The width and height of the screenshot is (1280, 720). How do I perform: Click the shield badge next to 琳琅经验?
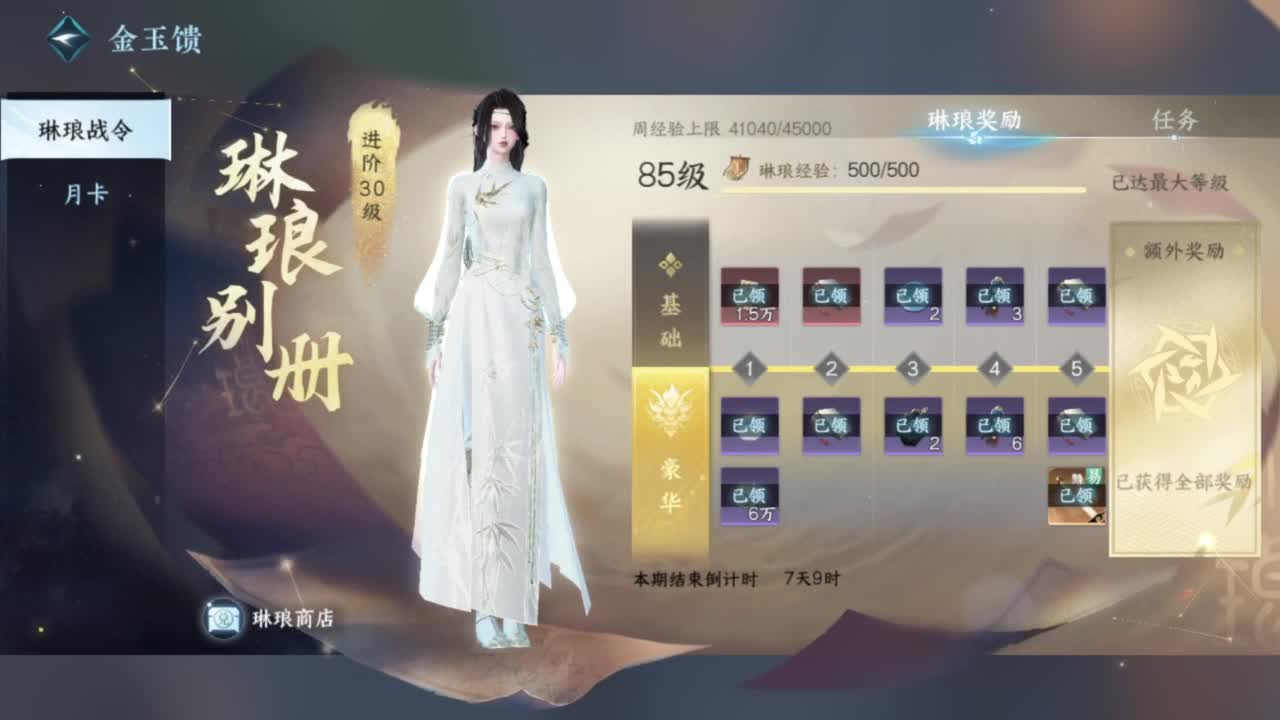tap(739, 167)
